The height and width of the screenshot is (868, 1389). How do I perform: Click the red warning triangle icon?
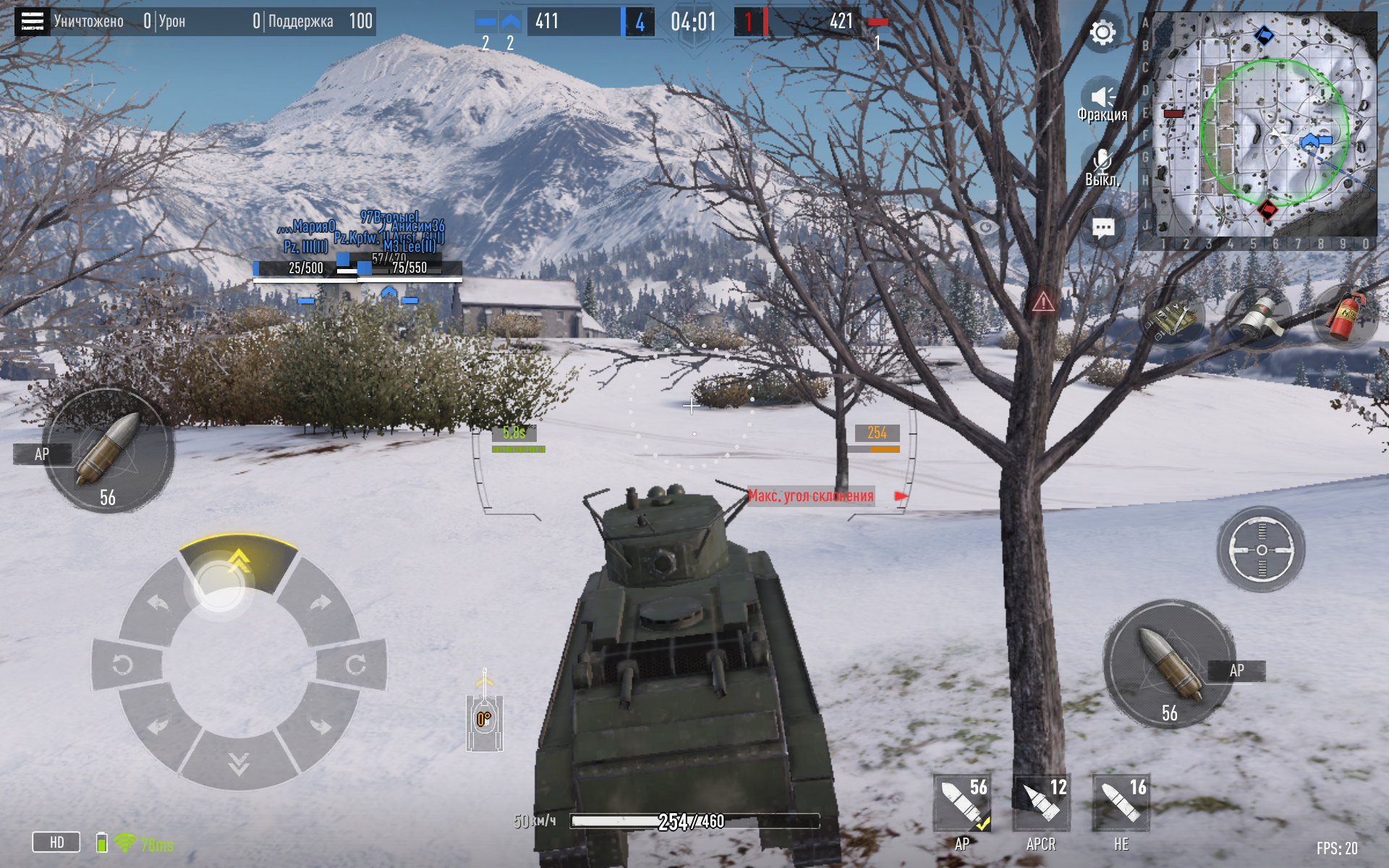pyautogui.click(x=1043, y=301)
